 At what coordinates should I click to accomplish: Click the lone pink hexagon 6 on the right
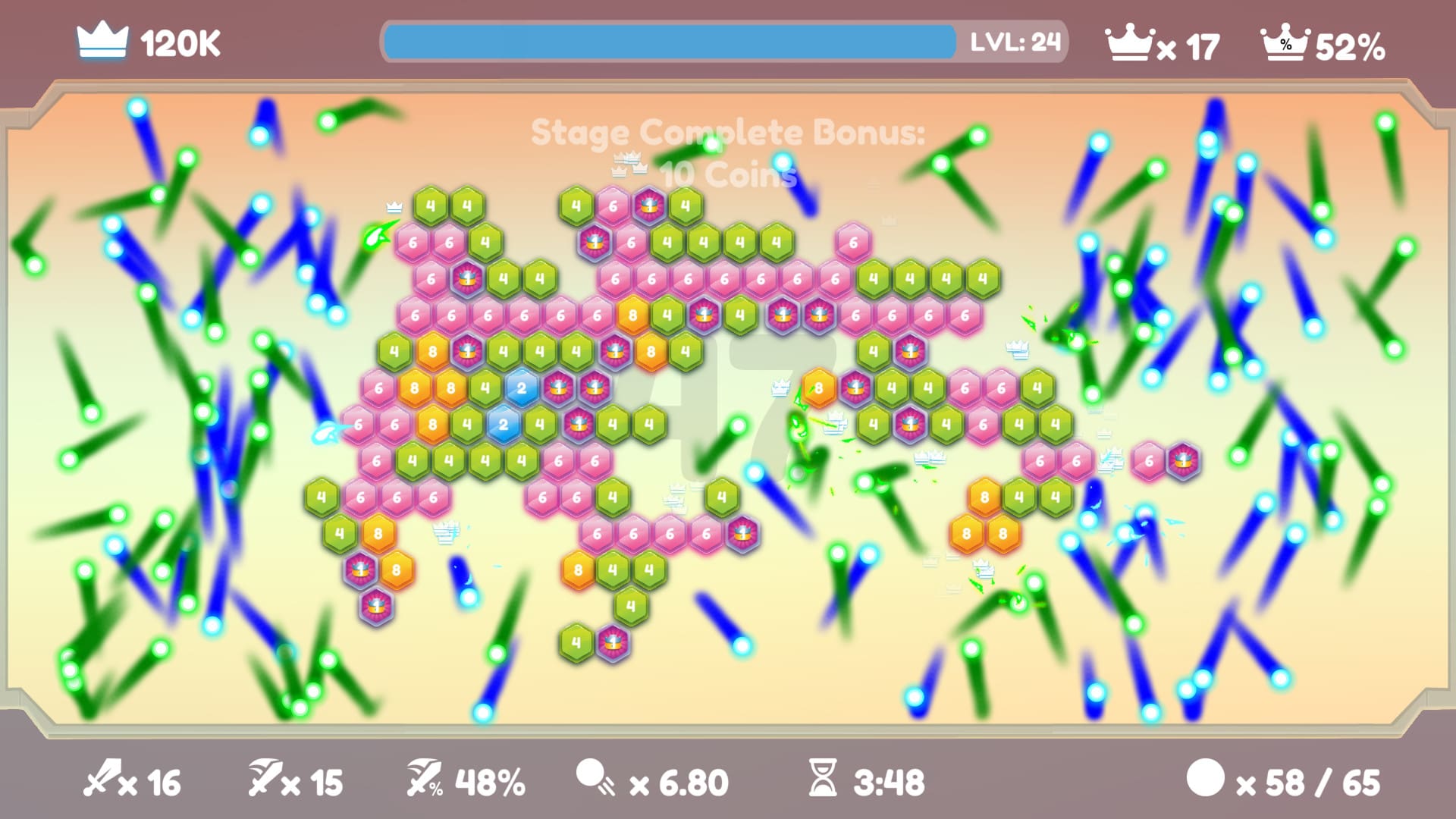[x=1147, y=459]
